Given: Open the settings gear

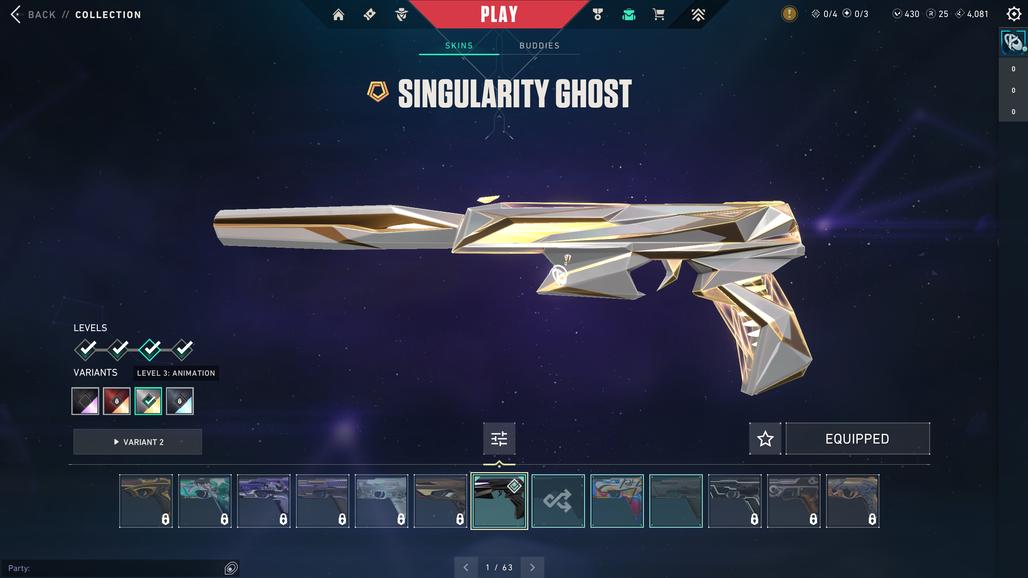Looking at the screenshot, I should [x=1013, y=14].
